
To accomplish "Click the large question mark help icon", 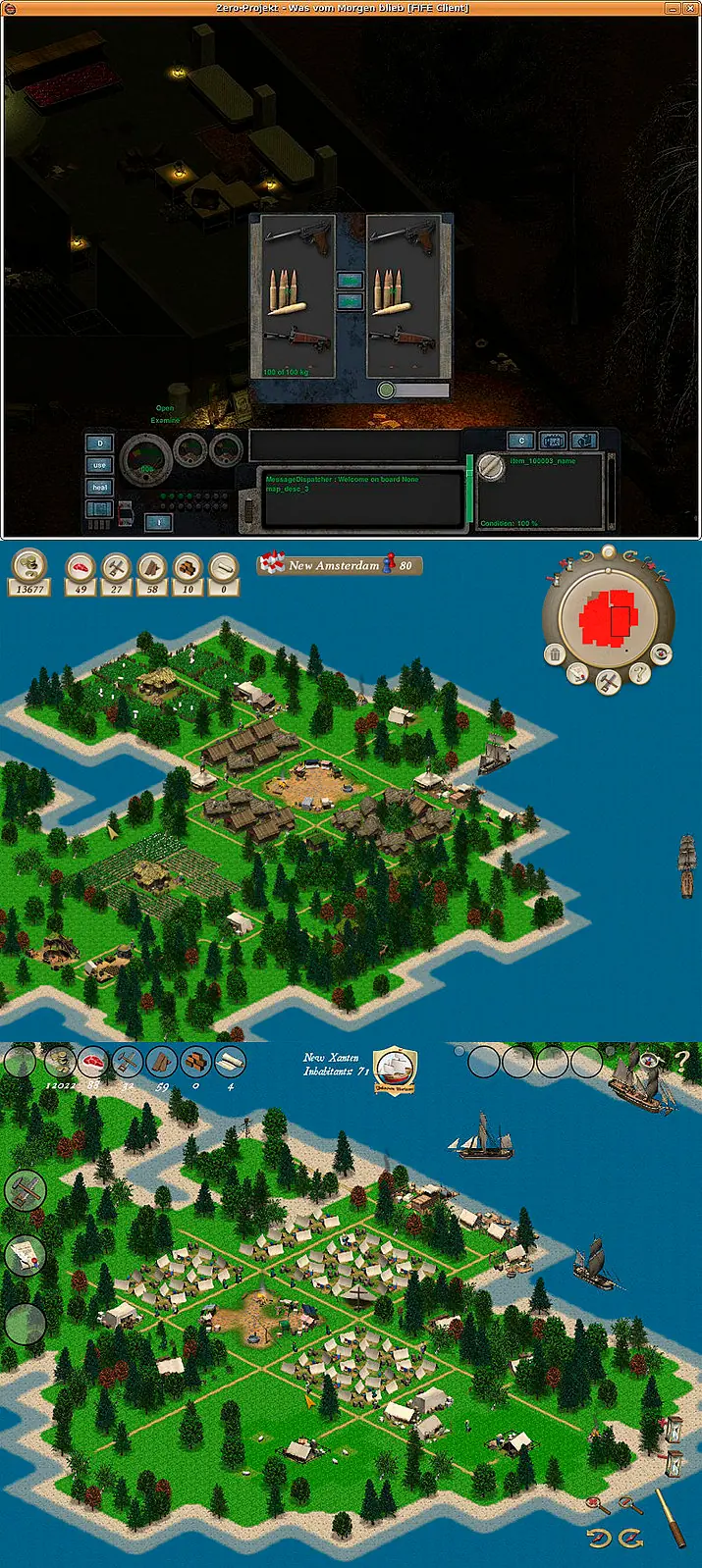I will 681,1060.
